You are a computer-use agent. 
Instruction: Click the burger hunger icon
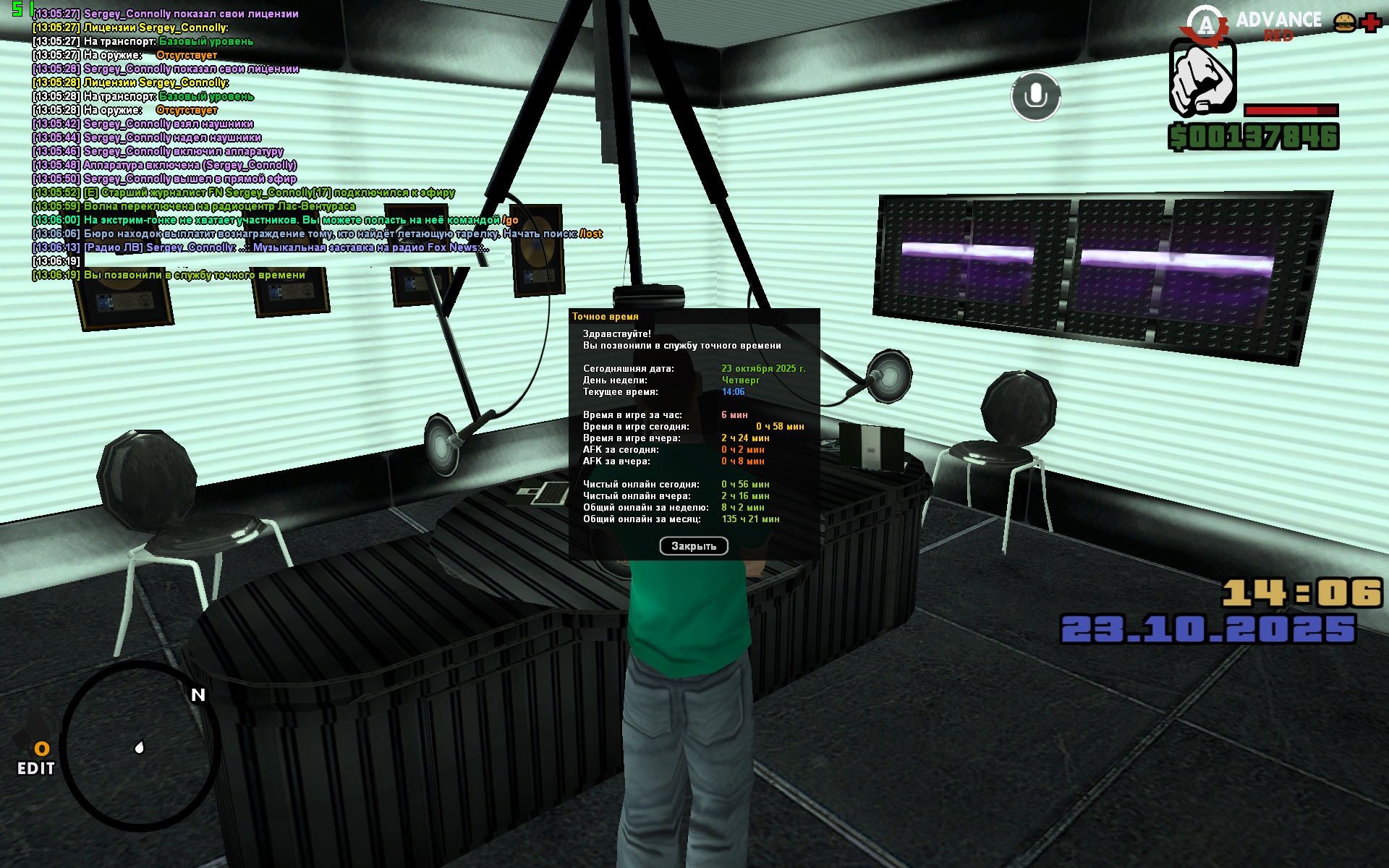(x=1344, y=22)
